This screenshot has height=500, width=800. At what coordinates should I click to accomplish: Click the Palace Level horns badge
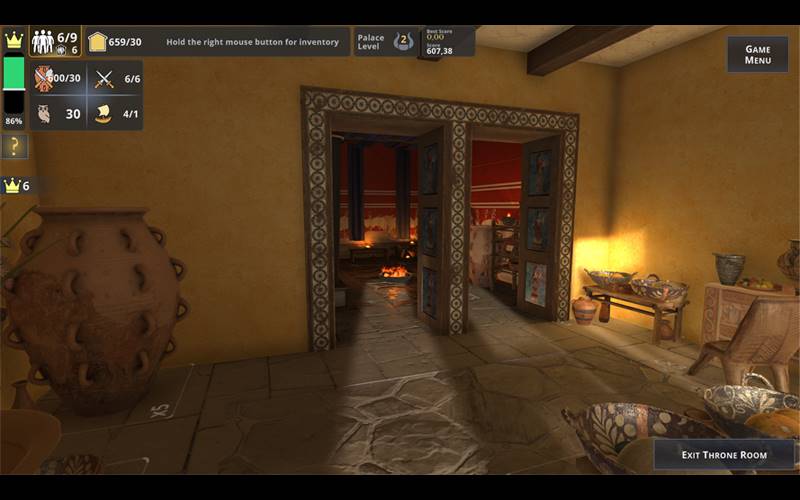tap(402, 41)
